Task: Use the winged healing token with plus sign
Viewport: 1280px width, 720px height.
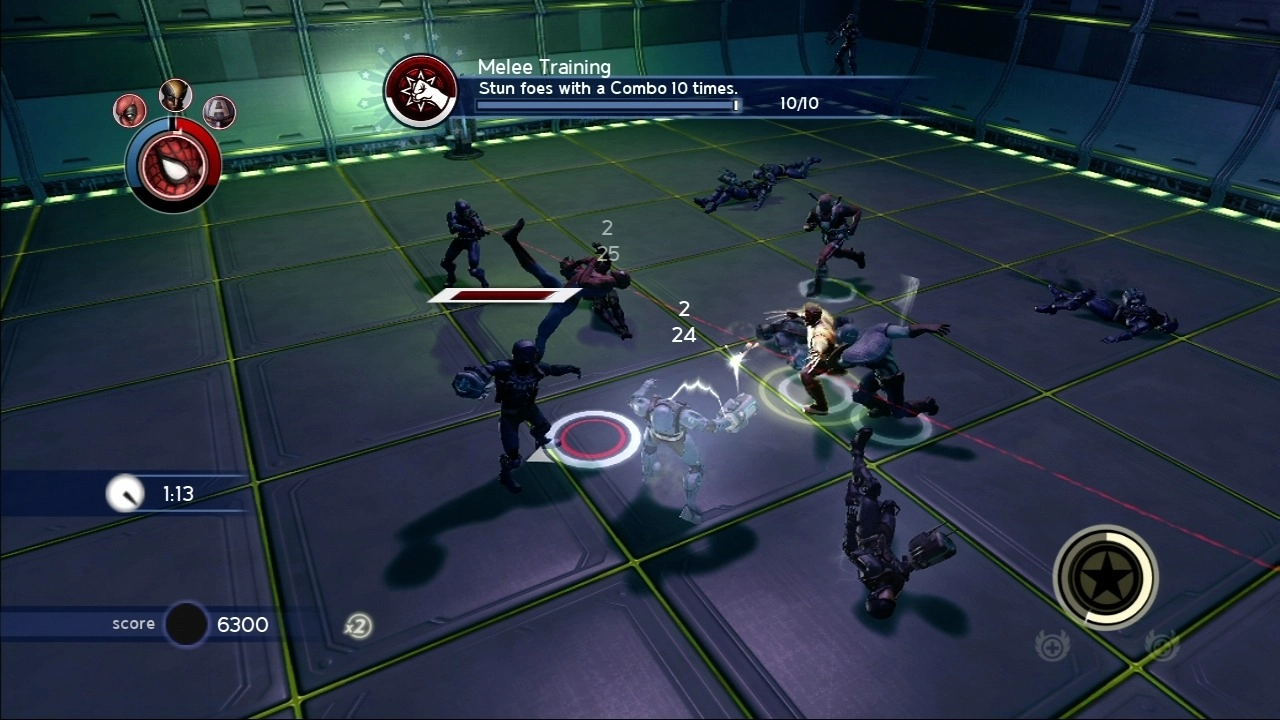Action: click(1052, 646)
